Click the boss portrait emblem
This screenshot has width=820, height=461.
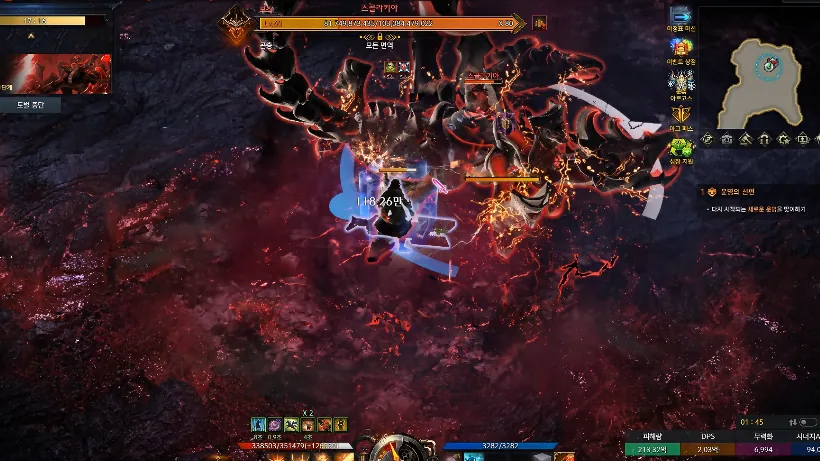(x=238, y=20)
